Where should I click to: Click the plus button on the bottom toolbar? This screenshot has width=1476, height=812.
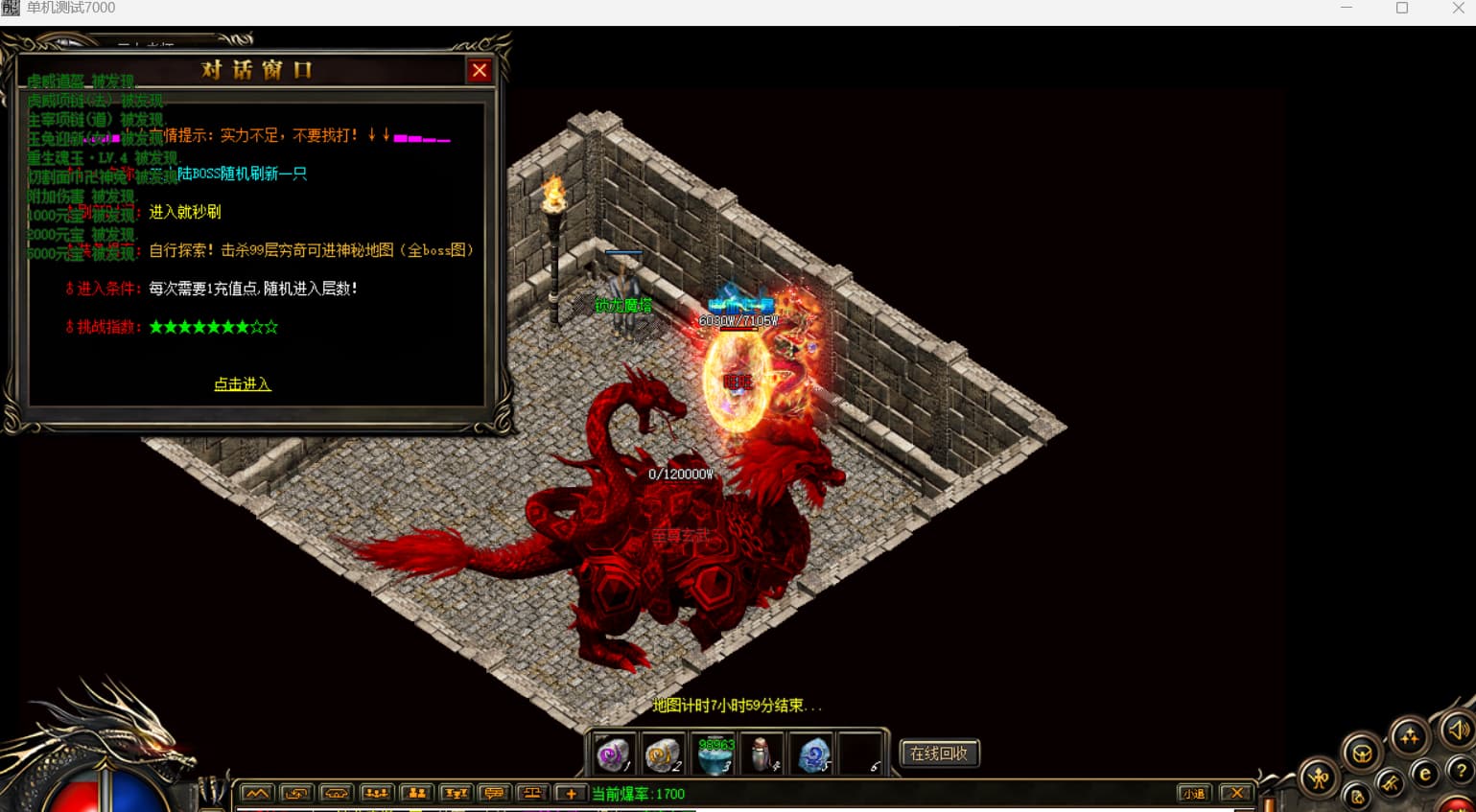click(571, 793)
